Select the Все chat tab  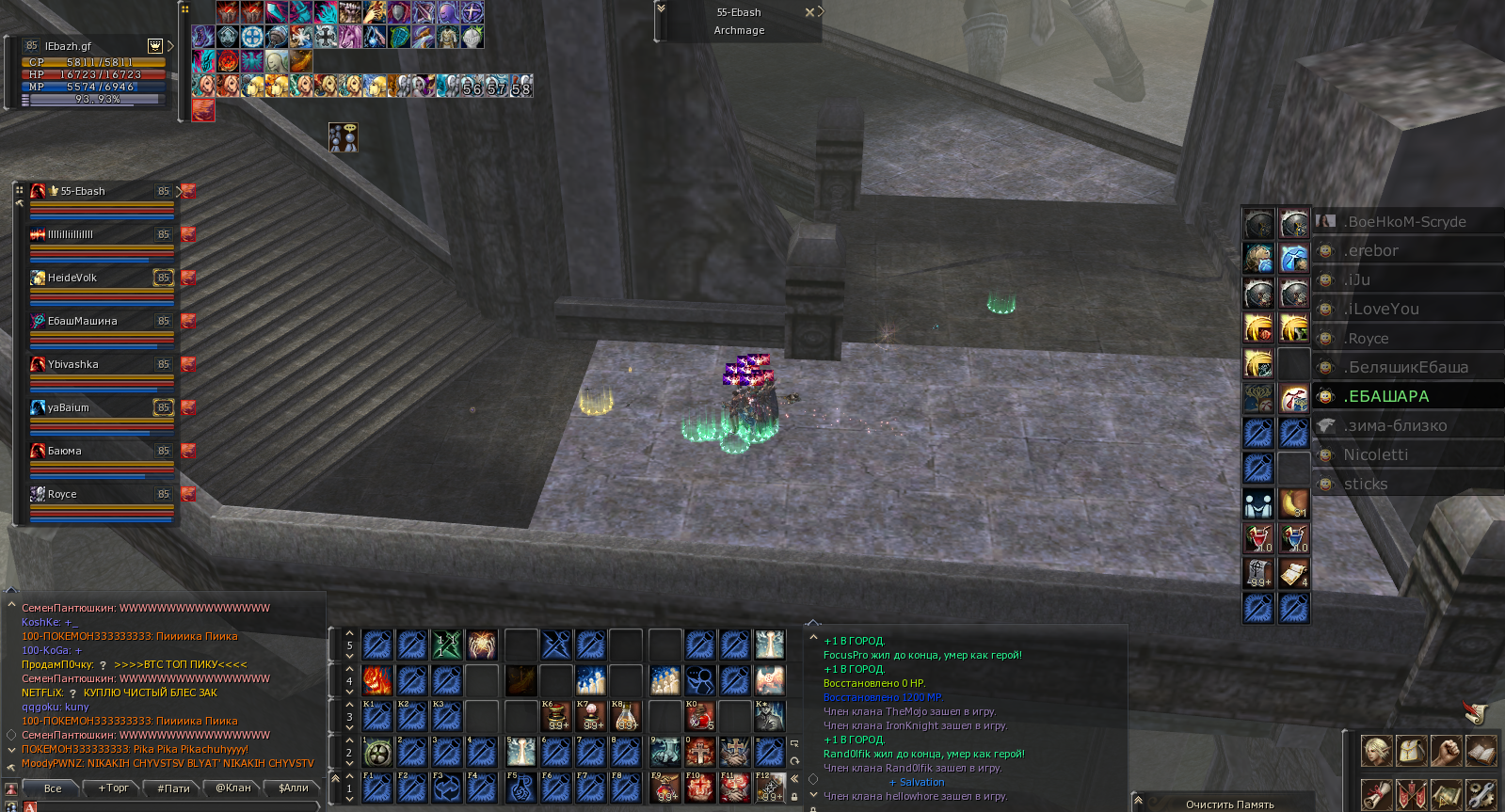[53, 788]
